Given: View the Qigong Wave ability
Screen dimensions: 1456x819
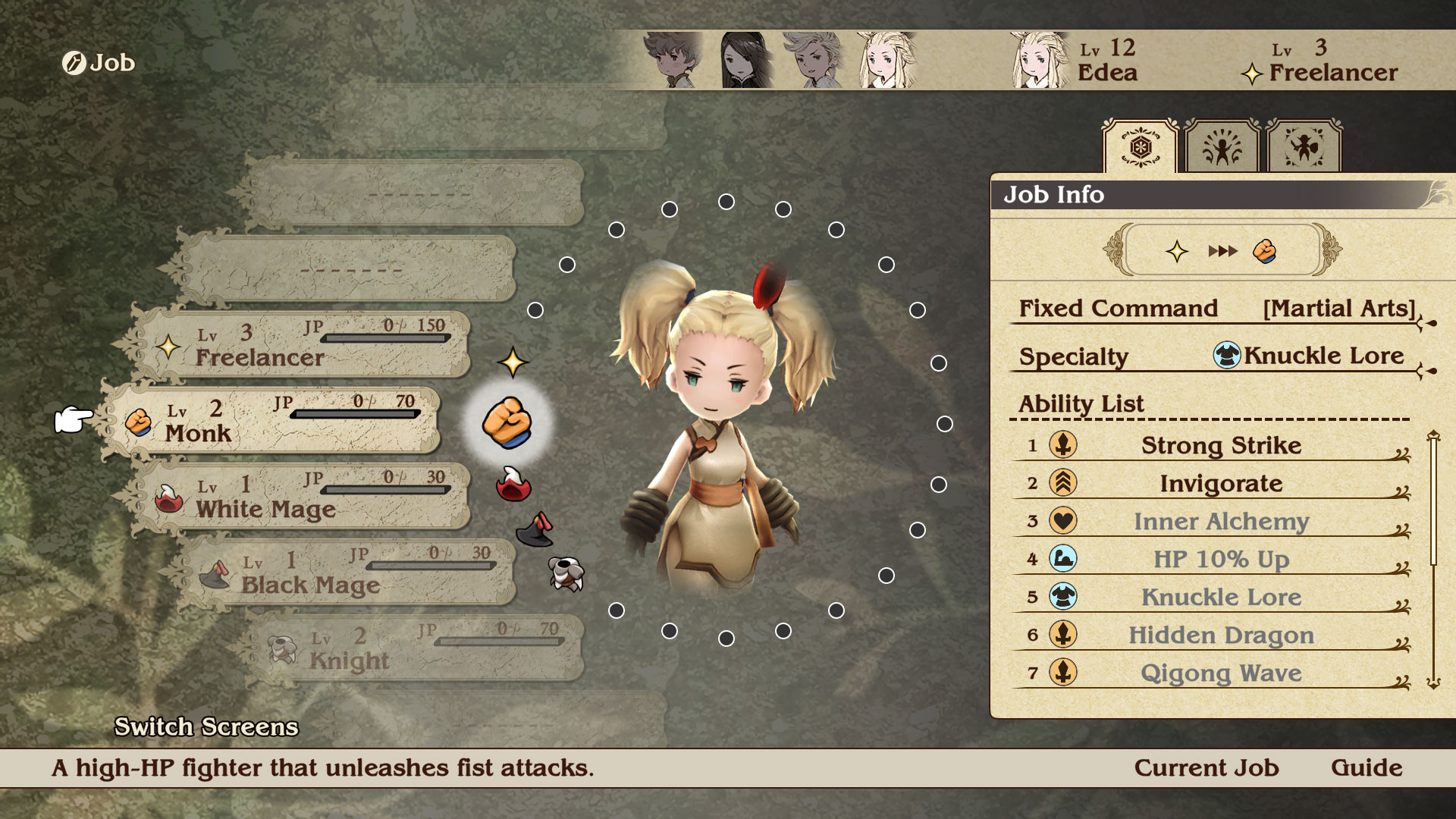Looking at the screenshot, I should 1220,673.
